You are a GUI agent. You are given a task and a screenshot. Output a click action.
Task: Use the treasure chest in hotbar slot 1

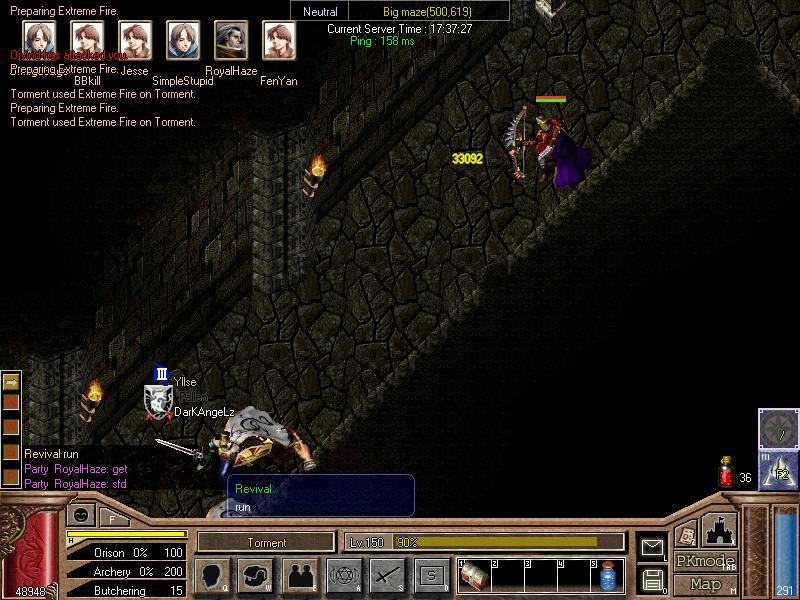(472, 576)
